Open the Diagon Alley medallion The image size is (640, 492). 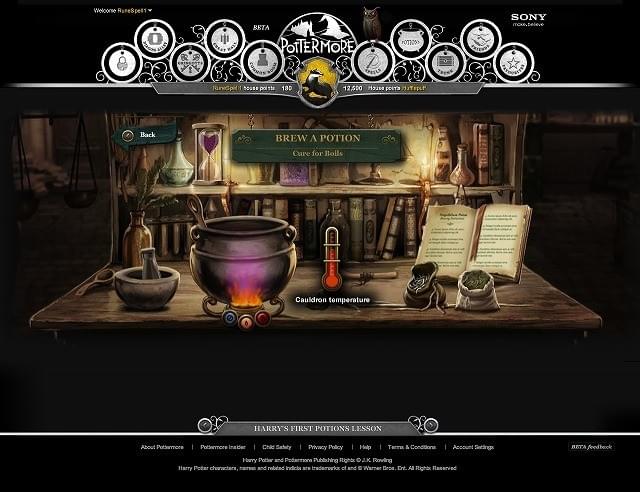[154, 39]
